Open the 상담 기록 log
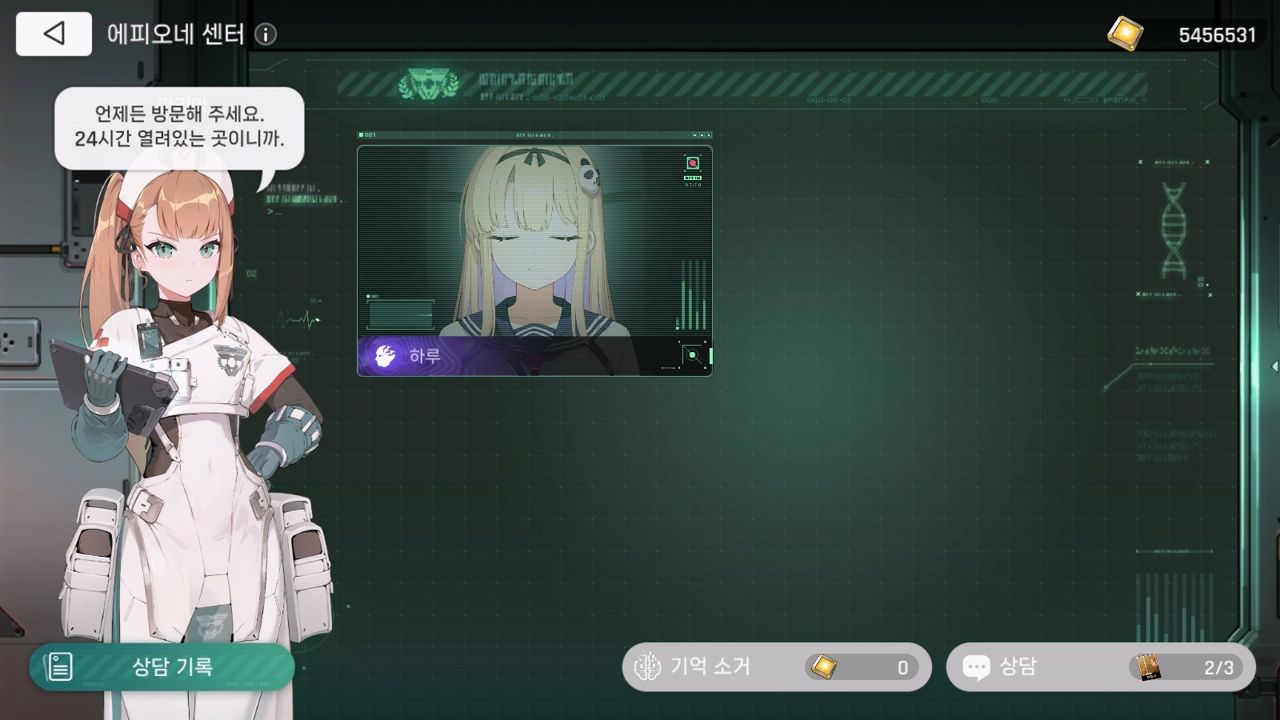 [162, 667]
